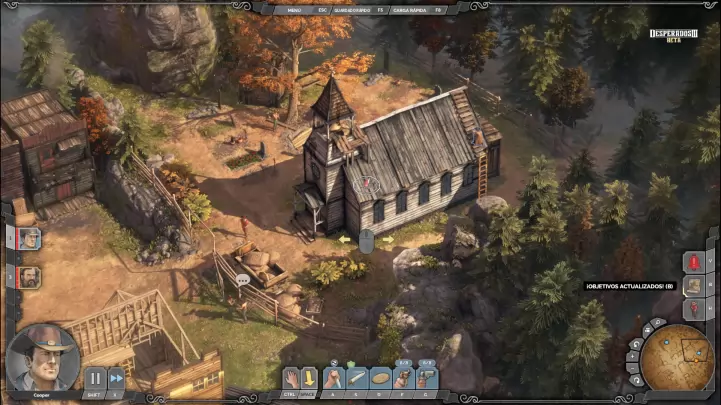Select the open hand interact action

tap(291, 377)
